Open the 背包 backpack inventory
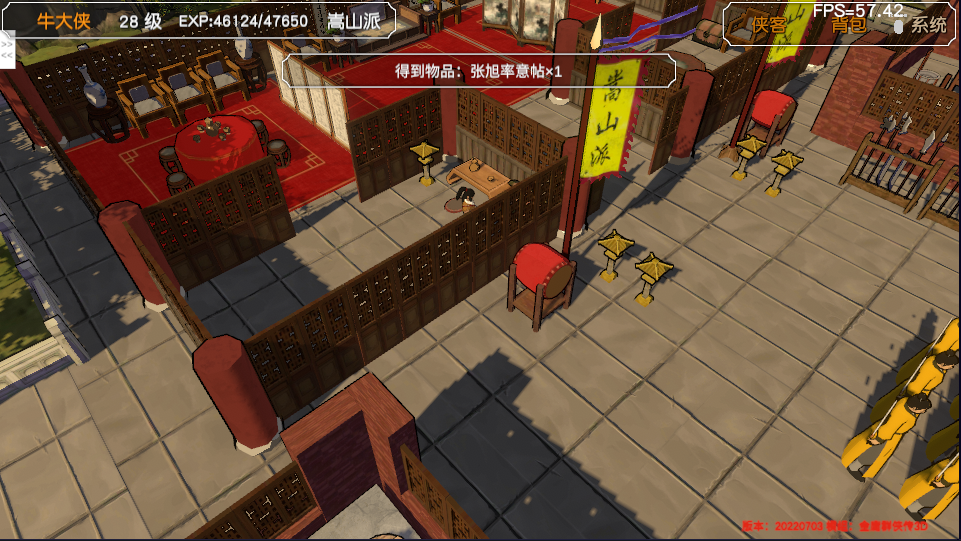 848,25
